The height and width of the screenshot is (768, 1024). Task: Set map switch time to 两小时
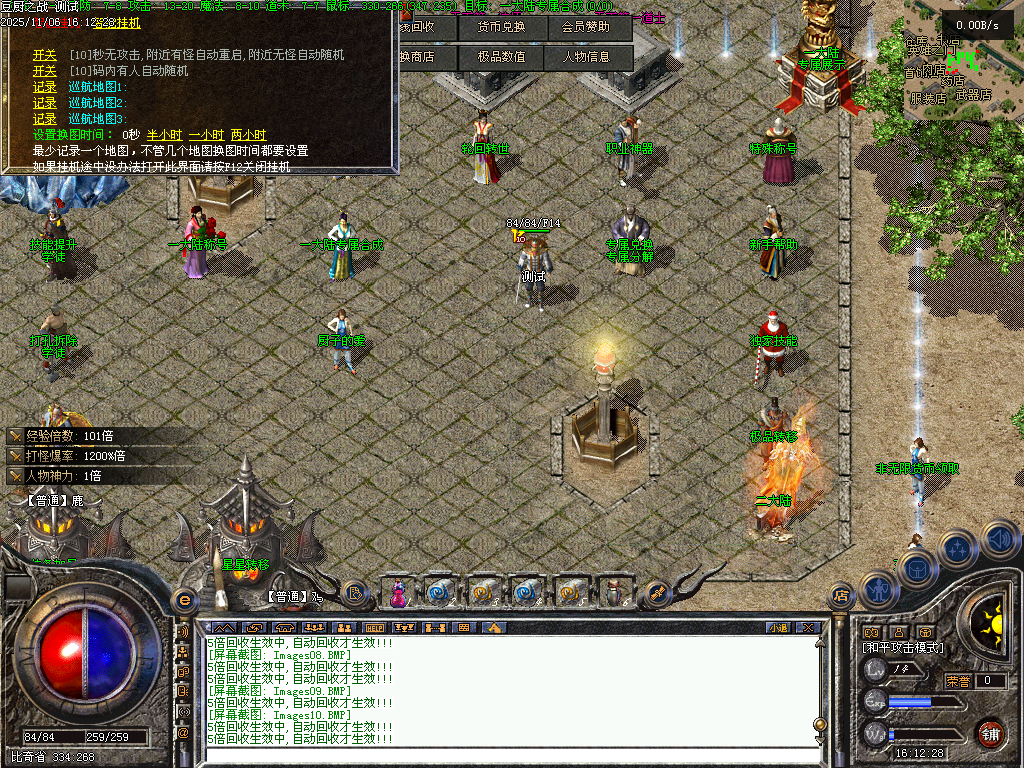[248, 134]
